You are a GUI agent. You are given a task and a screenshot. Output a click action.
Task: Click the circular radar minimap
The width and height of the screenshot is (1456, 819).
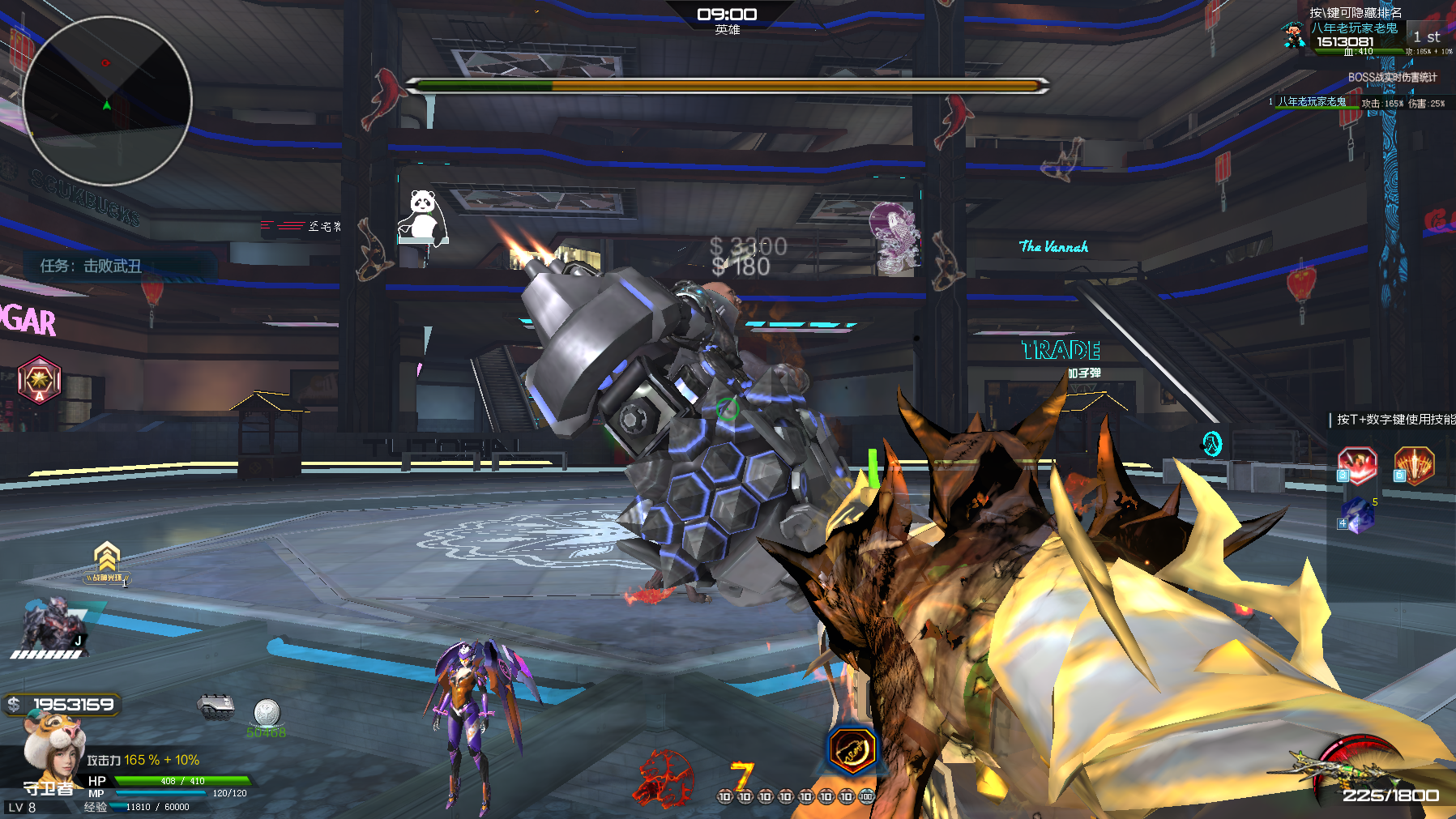[107, 100]
